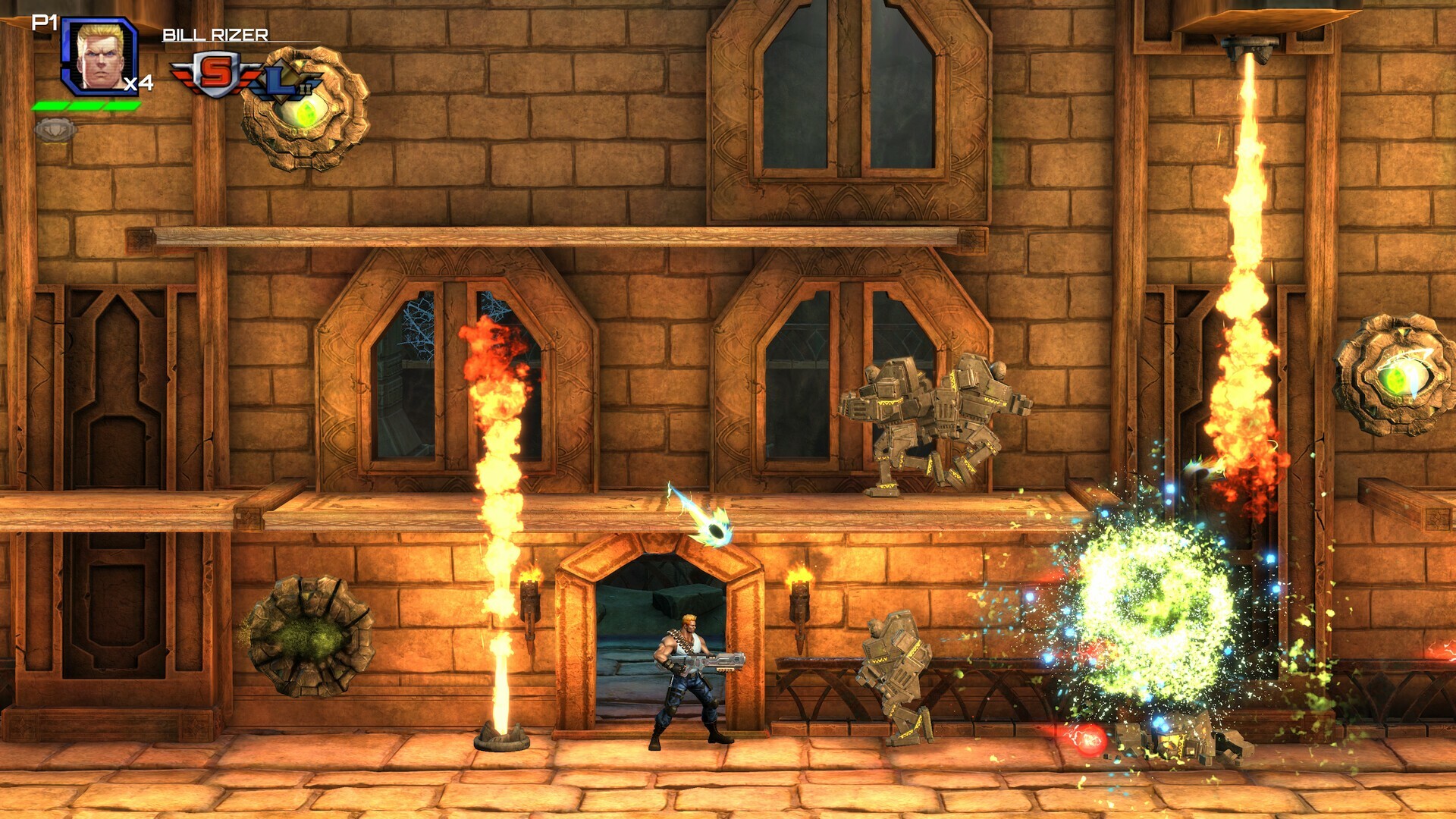Screen dimensions: 1456x819
Task: Select the S spread weapon icon
Action: [x=215, y=74]
